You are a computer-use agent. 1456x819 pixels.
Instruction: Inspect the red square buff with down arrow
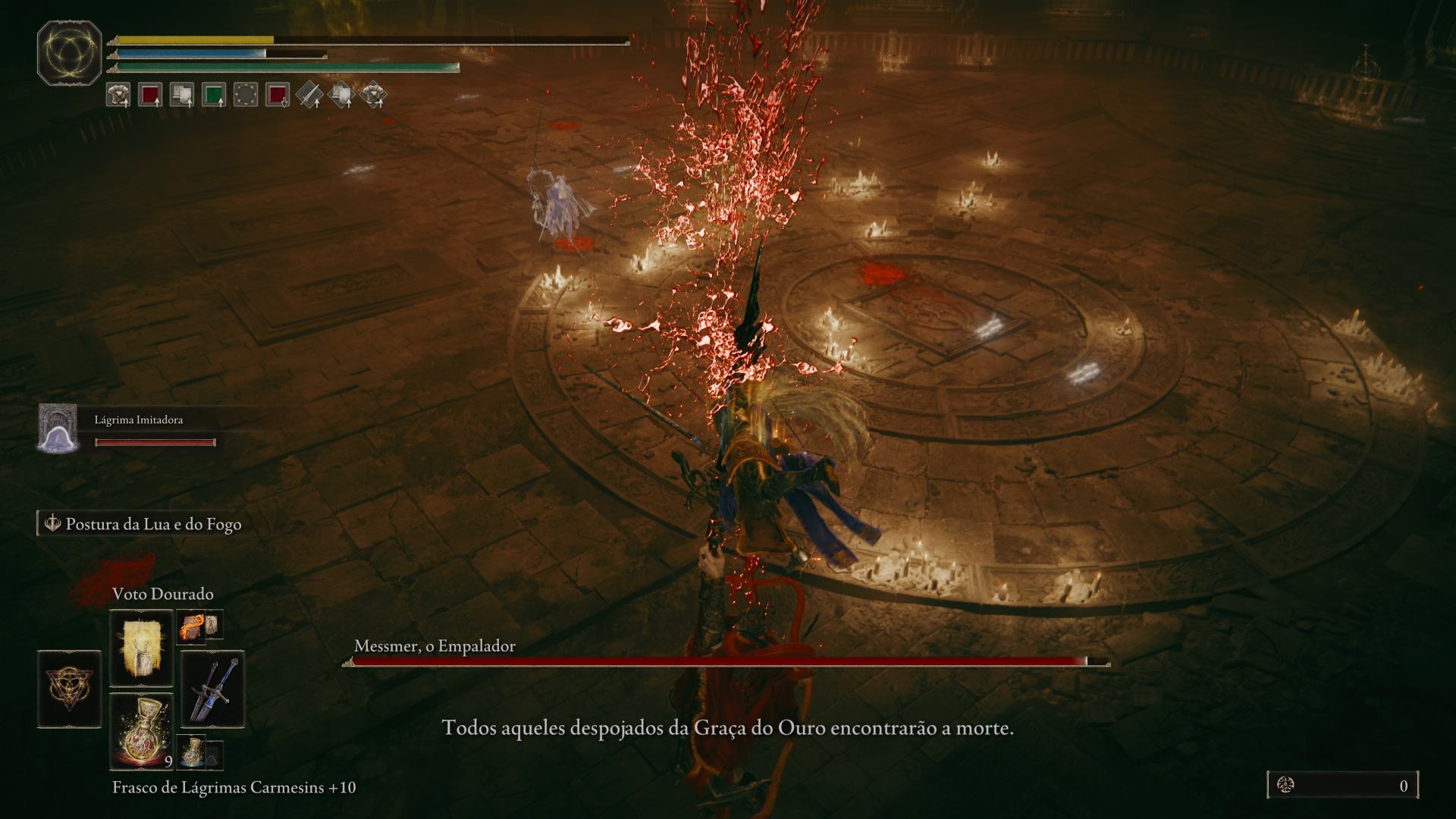tap(278, 95)
